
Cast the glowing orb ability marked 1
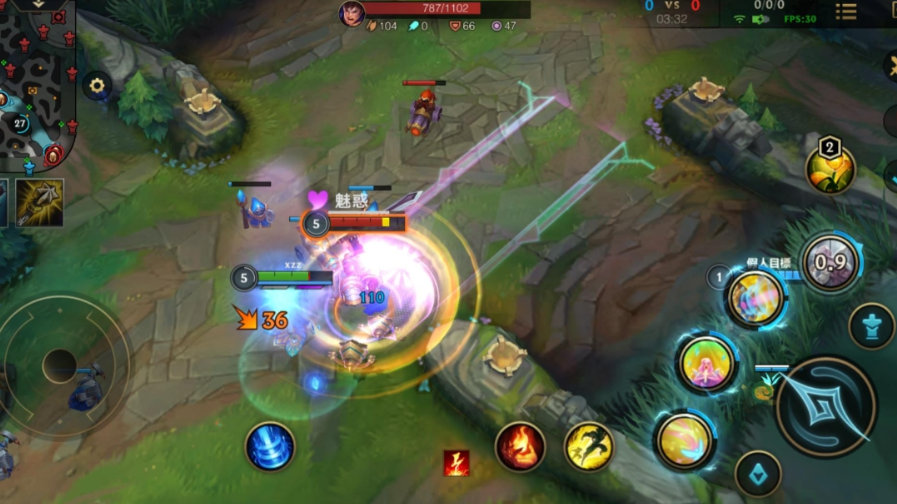pyautogui.click(x=755, y=298)
